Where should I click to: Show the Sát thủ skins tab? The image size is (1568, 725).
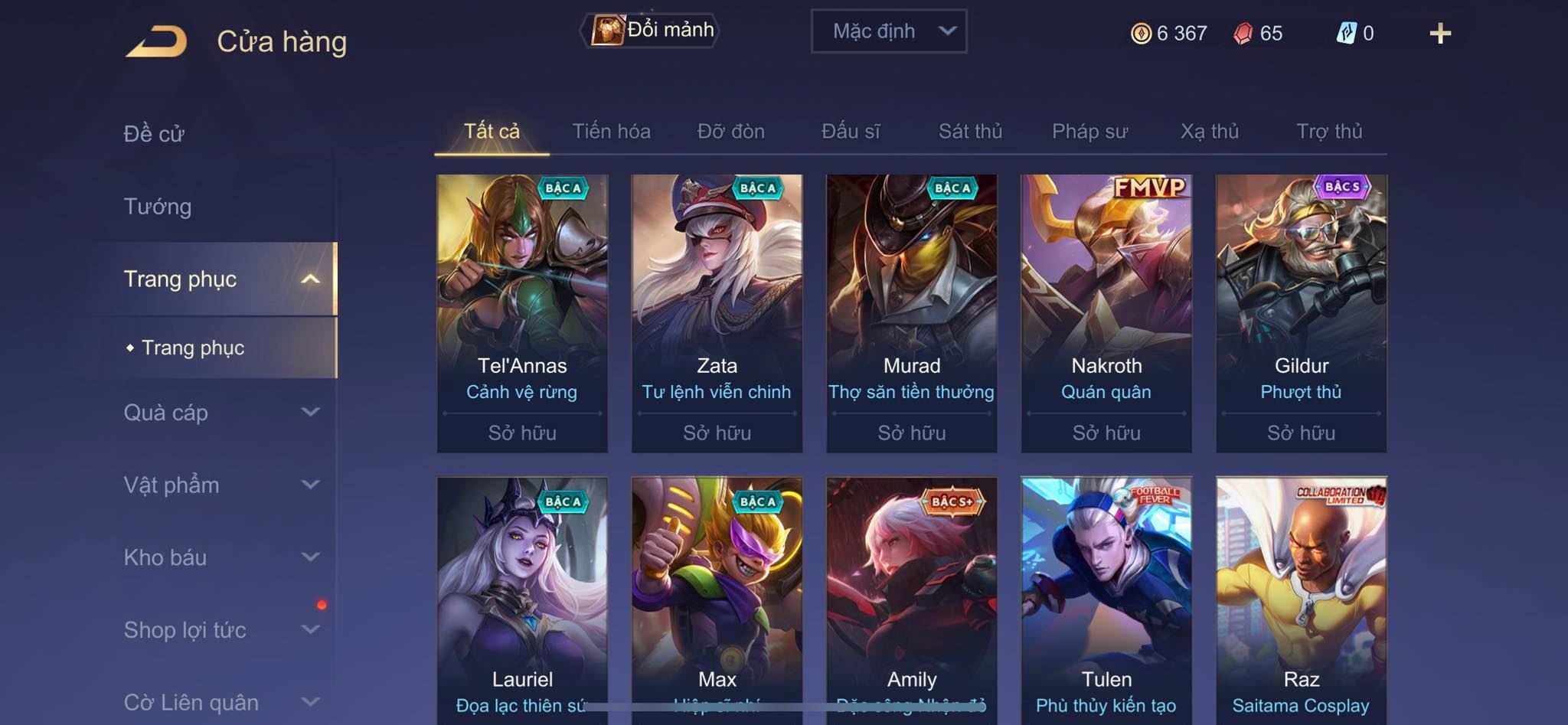pos(970,132)
